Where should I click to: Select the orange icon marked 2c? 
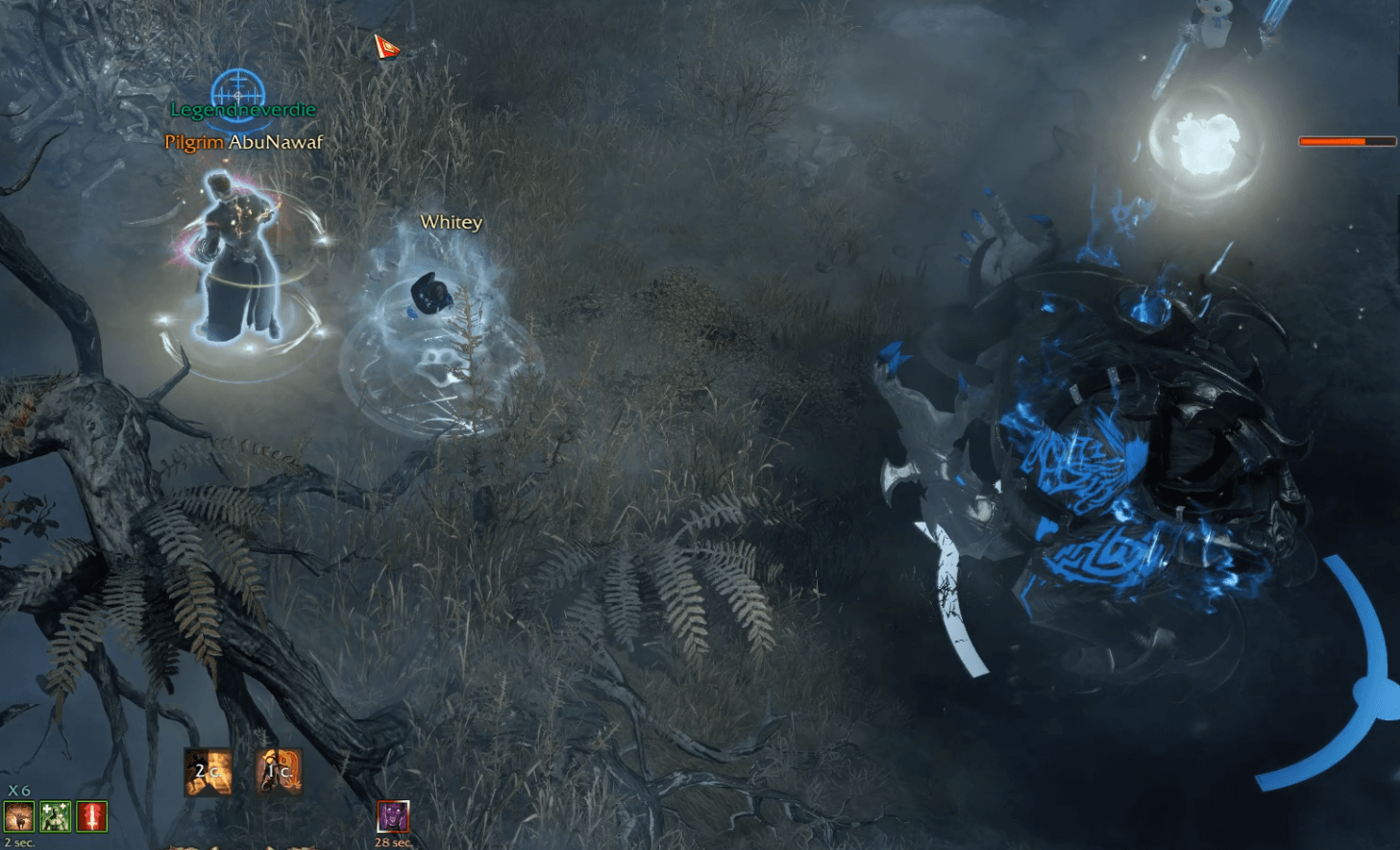(208, 772)
